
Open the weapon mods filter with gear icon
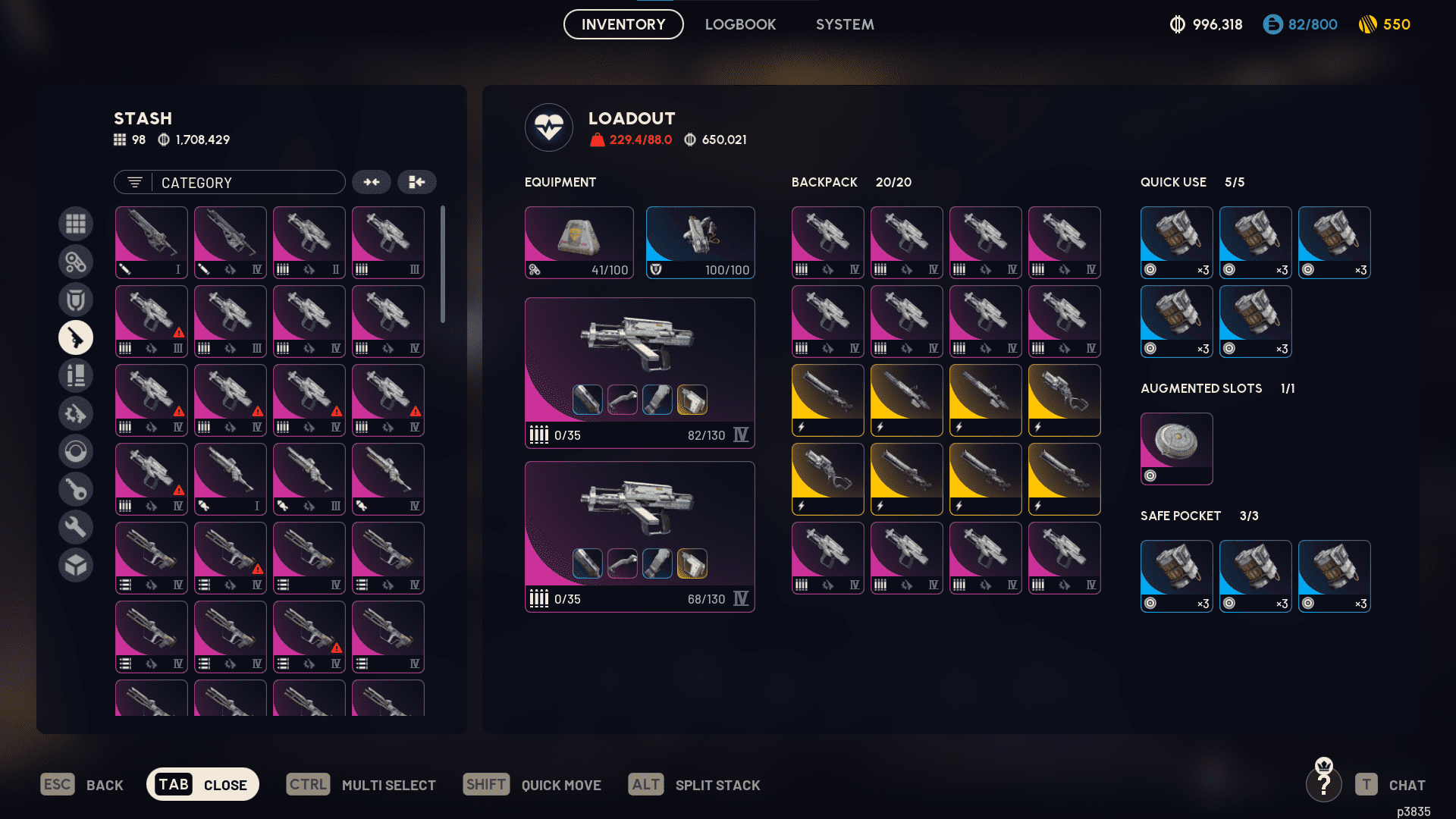[x=76, y=413]
